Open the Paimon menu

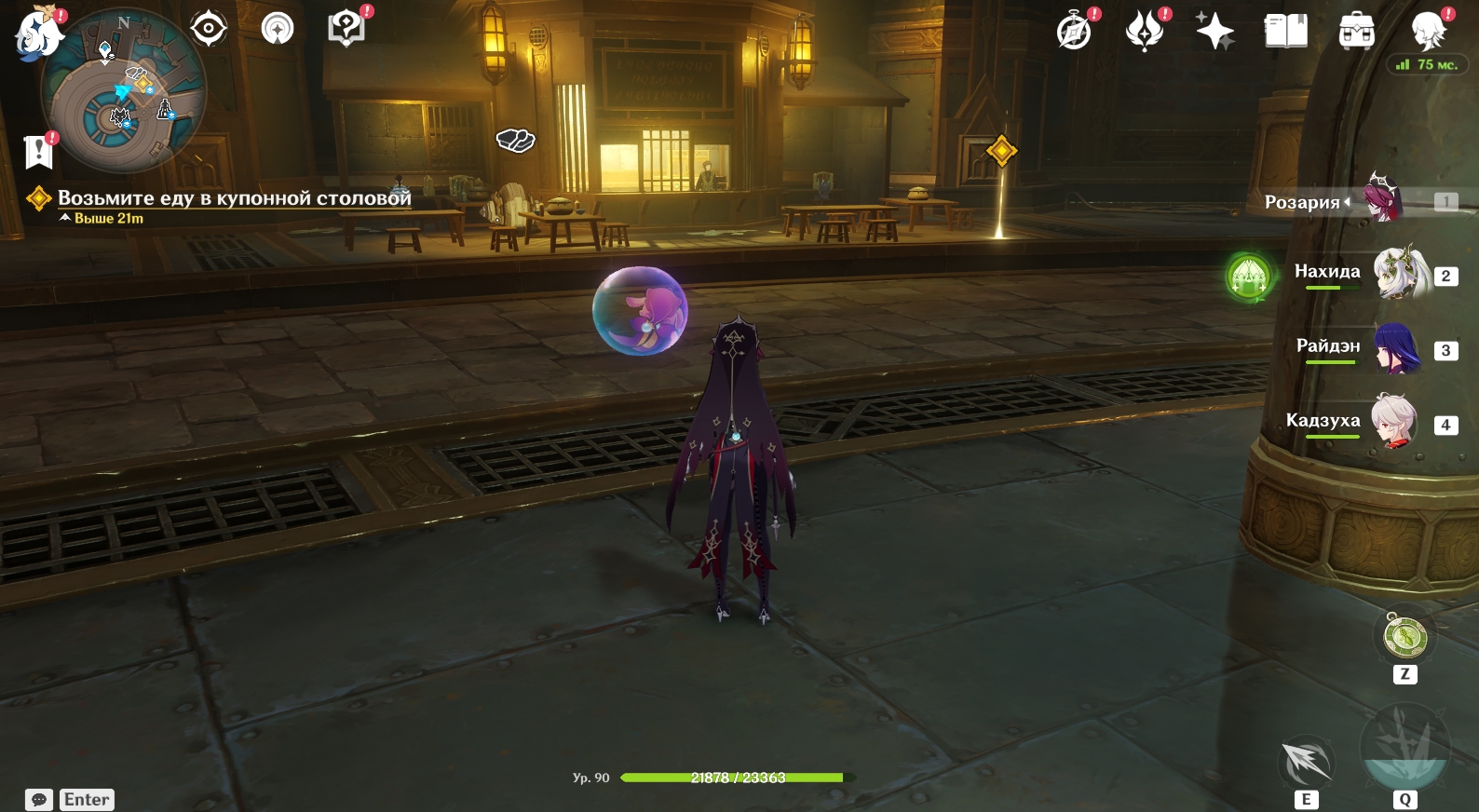[37, 34]
